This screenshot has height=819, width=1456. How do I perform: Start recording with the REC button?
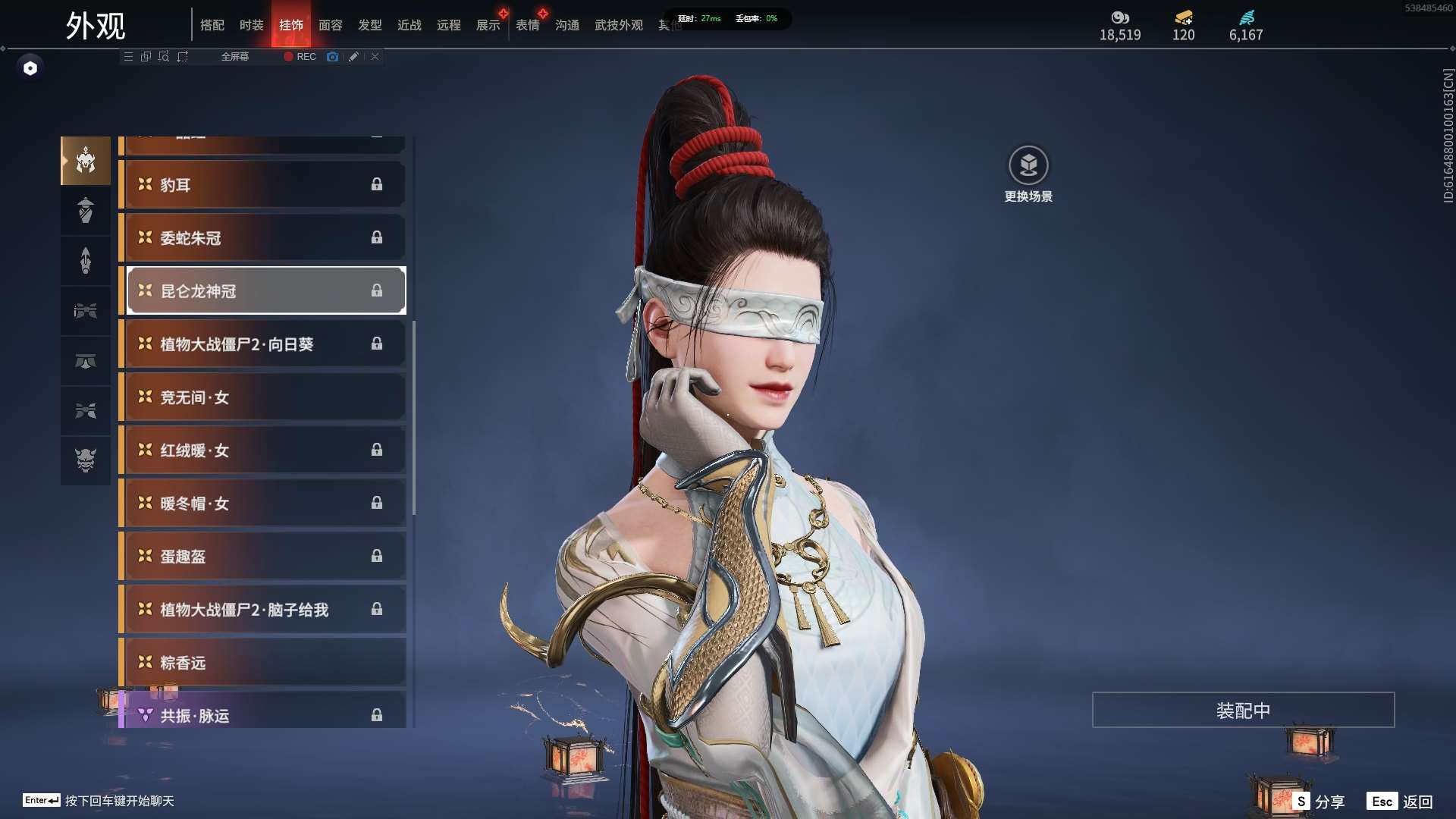point(300,57)
